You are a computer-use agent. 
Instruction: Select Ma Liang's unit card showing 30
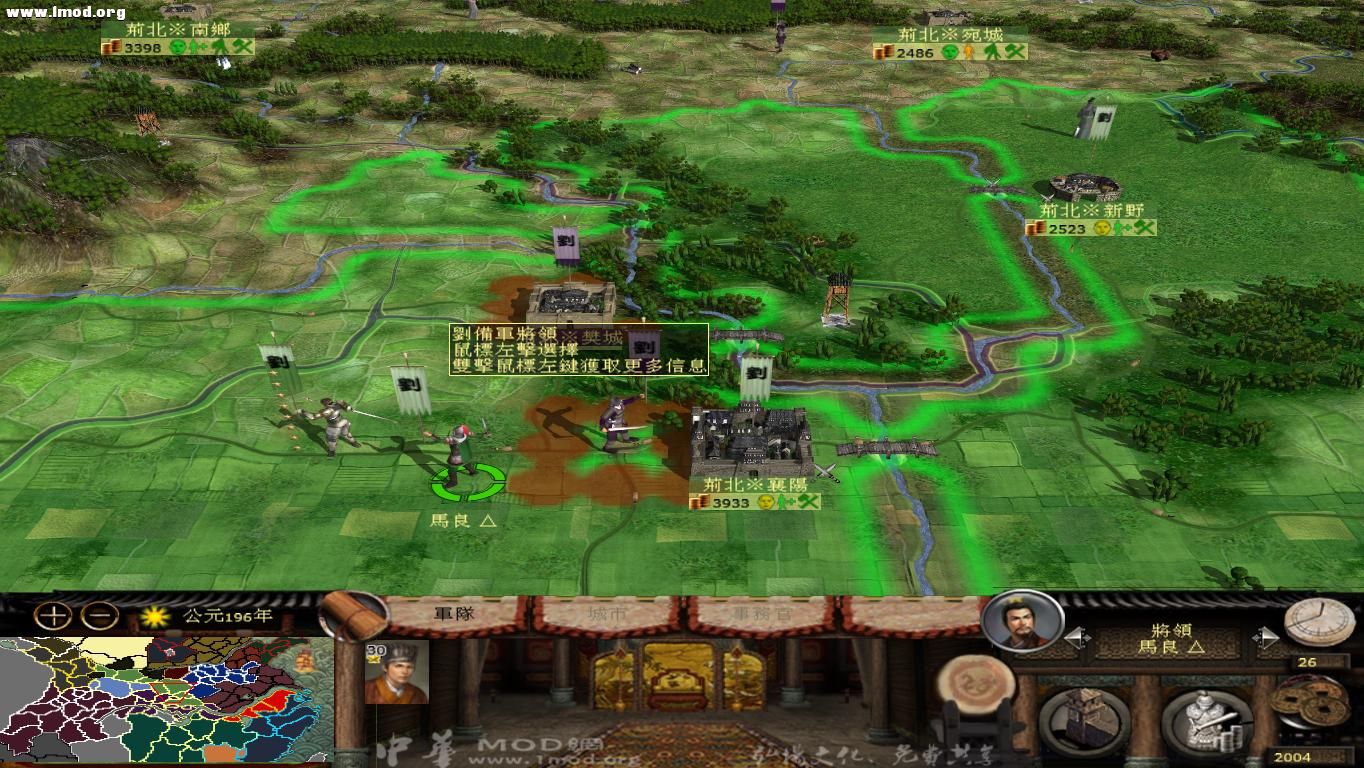point(396,670)
